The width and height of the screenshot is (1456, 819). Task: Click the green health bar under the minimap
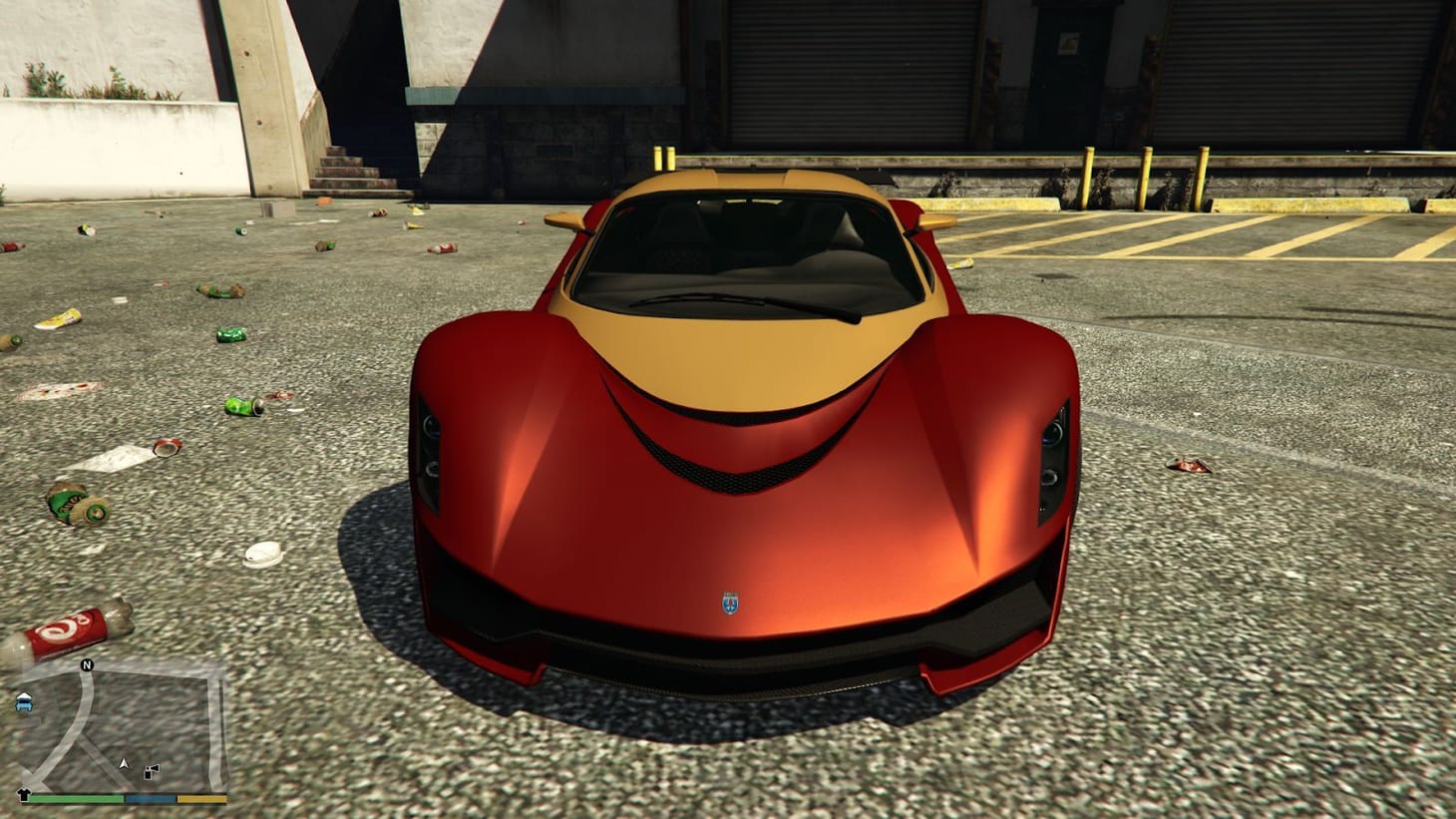coord(75,798)
